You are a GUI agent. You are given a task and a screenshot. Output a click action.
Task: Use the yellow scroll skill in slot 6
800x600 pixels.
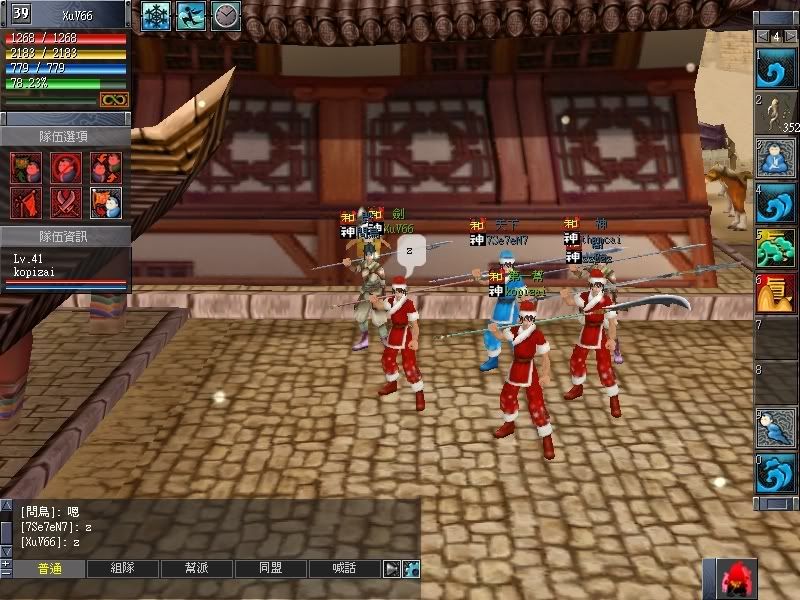(776, 293)
